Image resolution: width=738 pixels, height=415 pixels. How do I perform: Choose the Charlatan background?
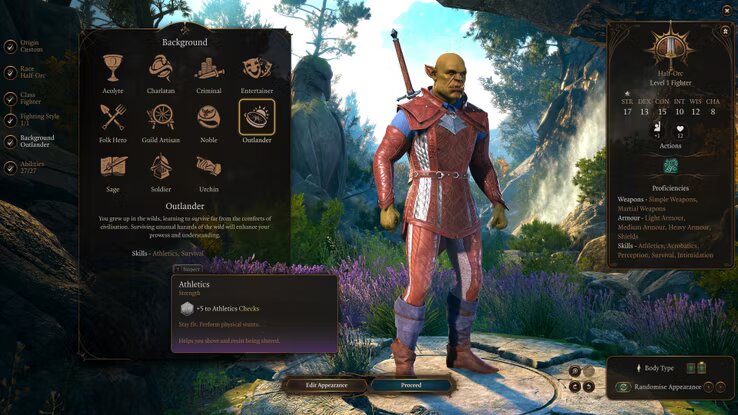pos(160,68)
